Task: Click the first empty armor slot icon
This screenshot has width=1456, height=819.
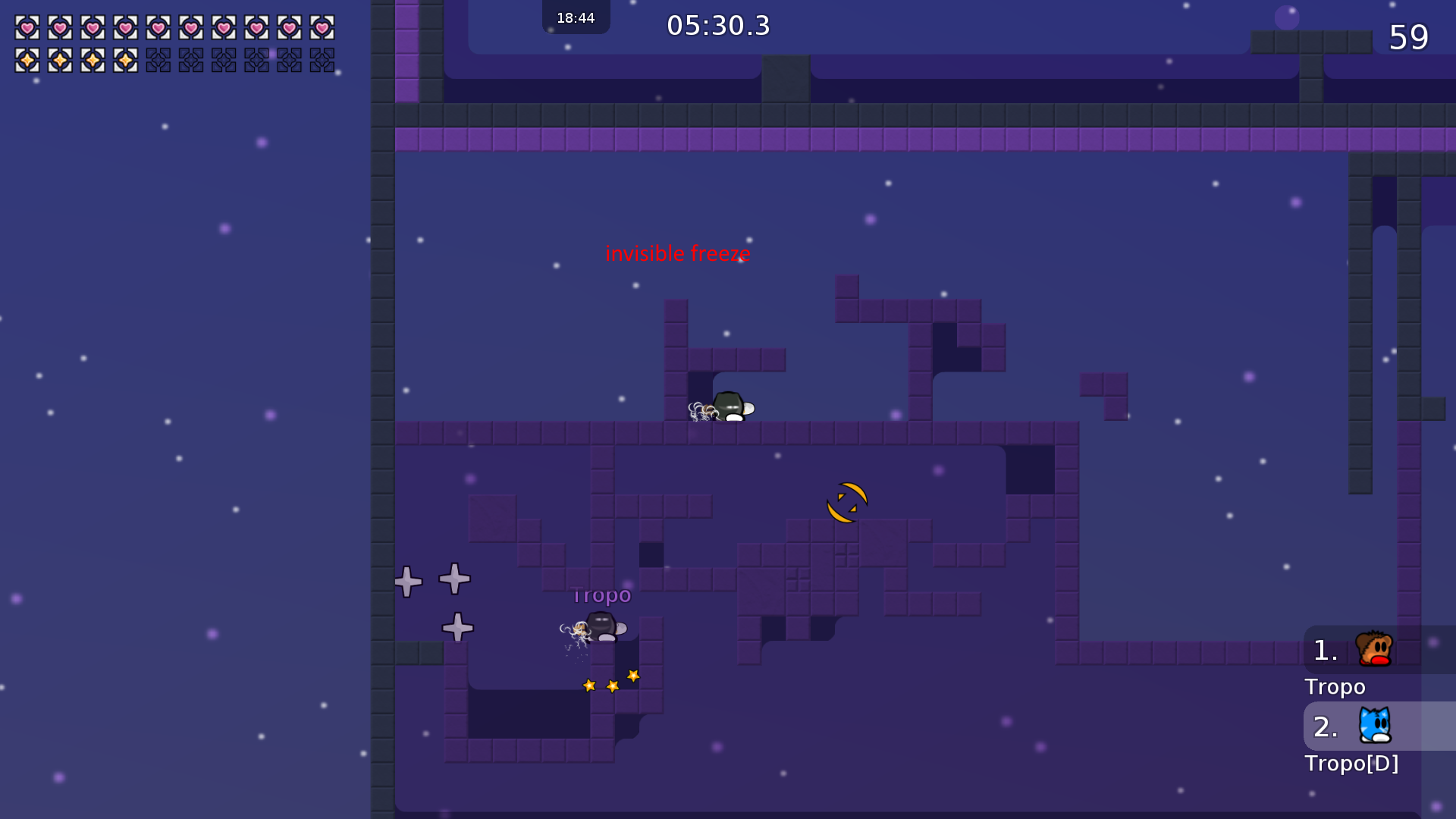Action: click(x=160, y=61)
